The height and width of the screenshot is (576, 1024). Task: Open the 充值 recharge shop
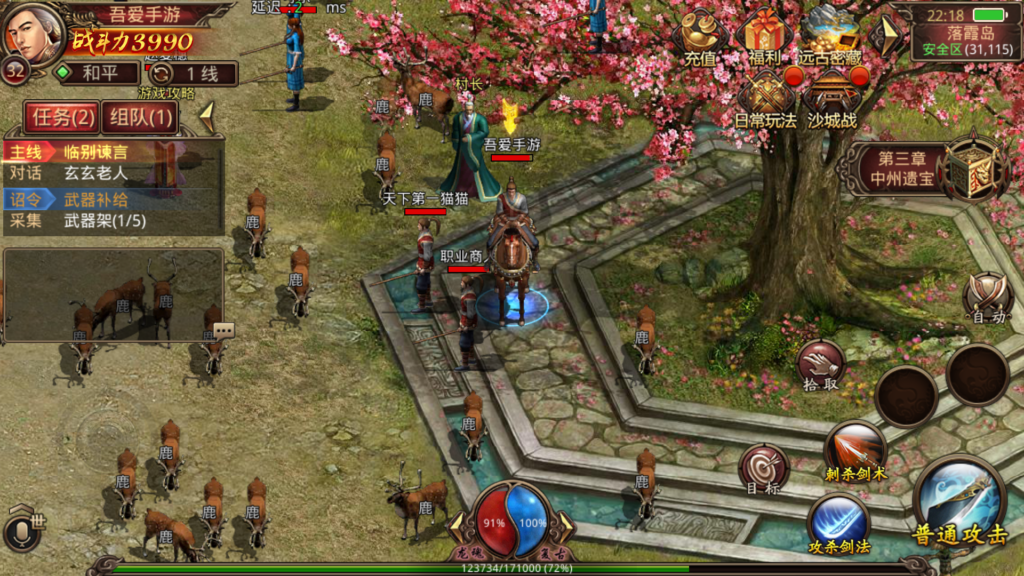[700, 37]
